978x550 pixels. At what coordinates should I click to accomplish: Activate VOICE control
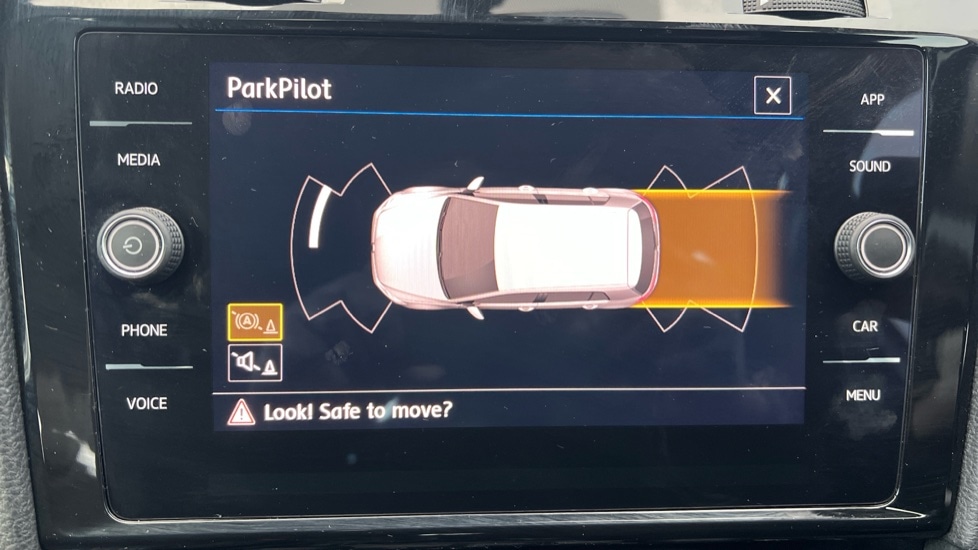coord(146,403)
